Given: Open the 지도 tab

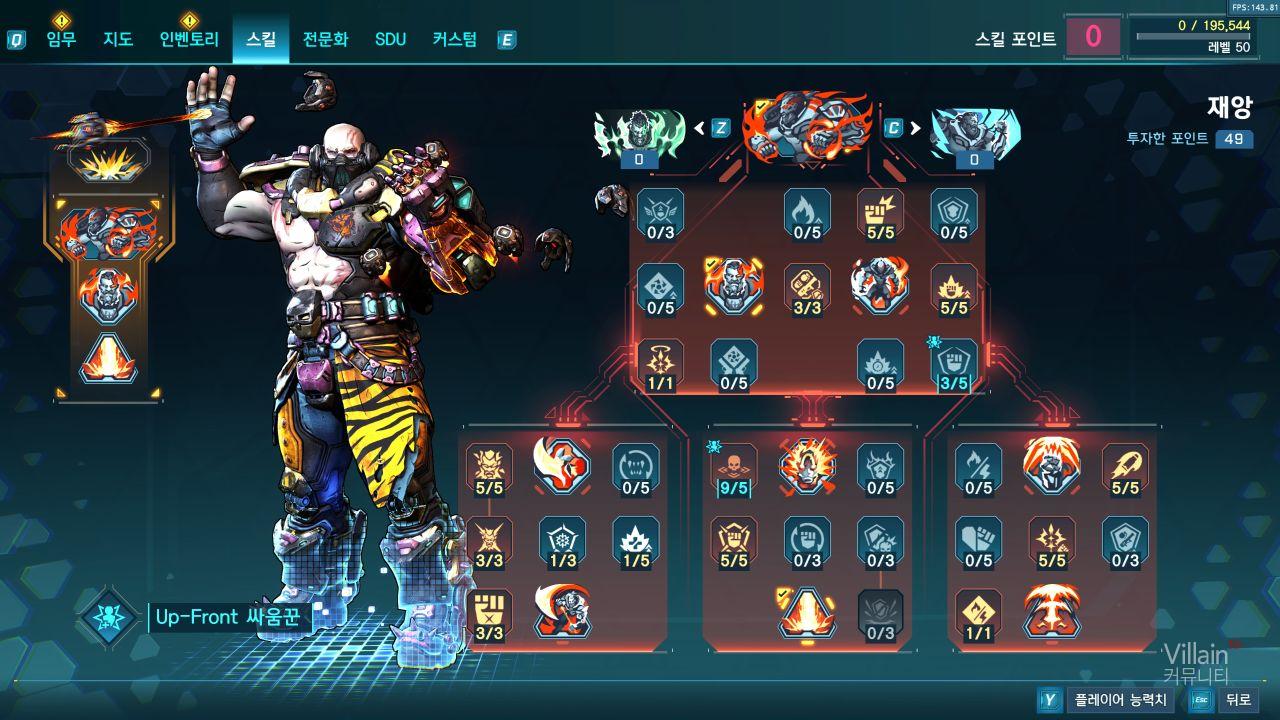Looking at the screenshot, I should click(x=118, y=40).
